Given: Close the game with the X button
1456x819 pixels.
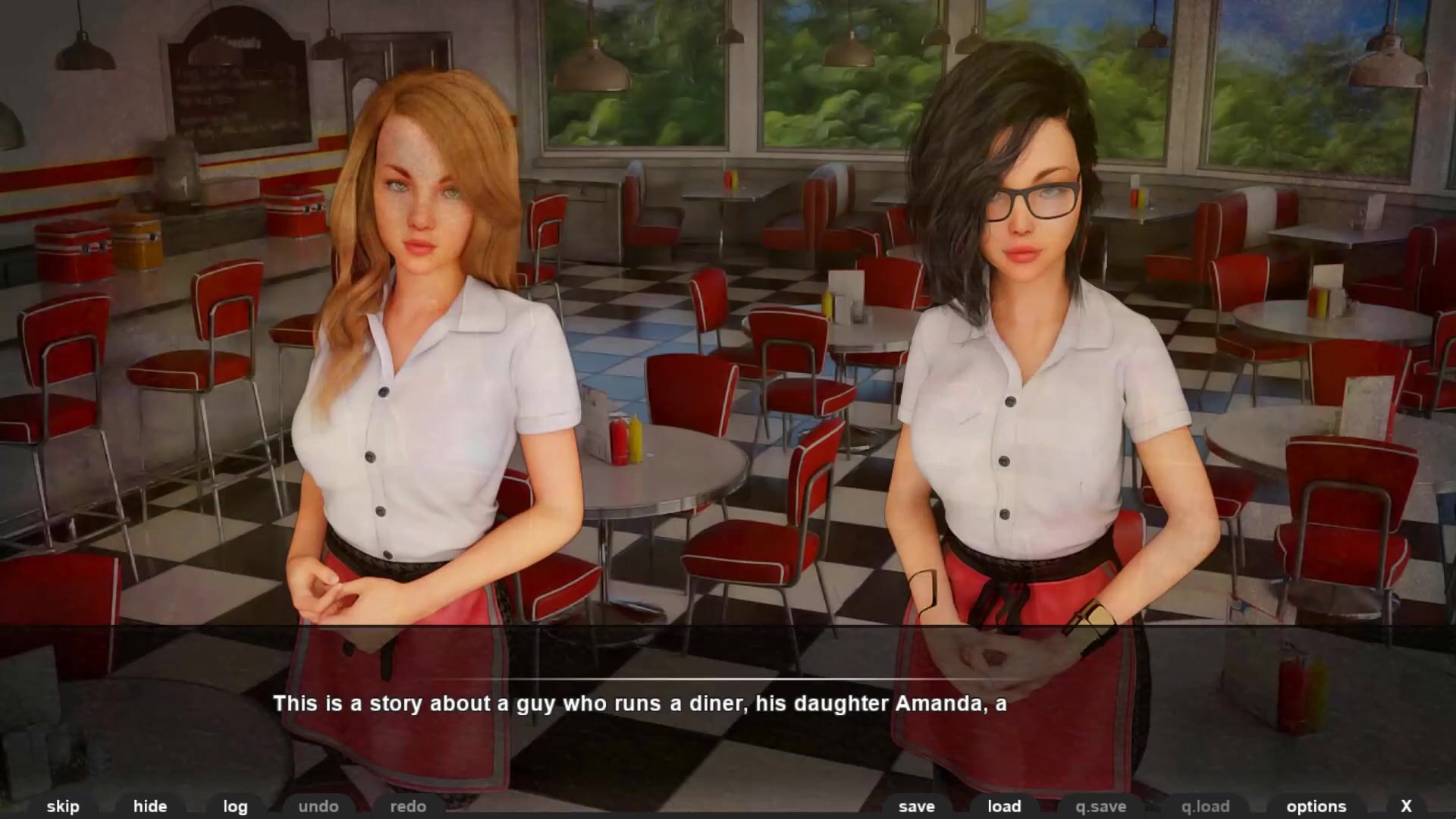Looking at the screenshot, I should (x=1406, y=806).
